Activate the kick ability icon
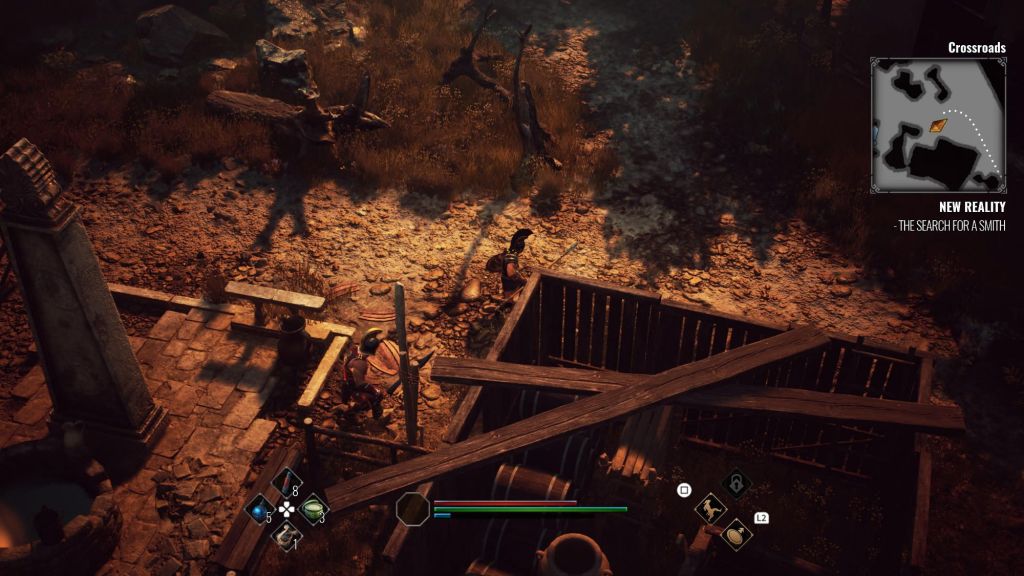1024x576 pixels. [711, 509]
